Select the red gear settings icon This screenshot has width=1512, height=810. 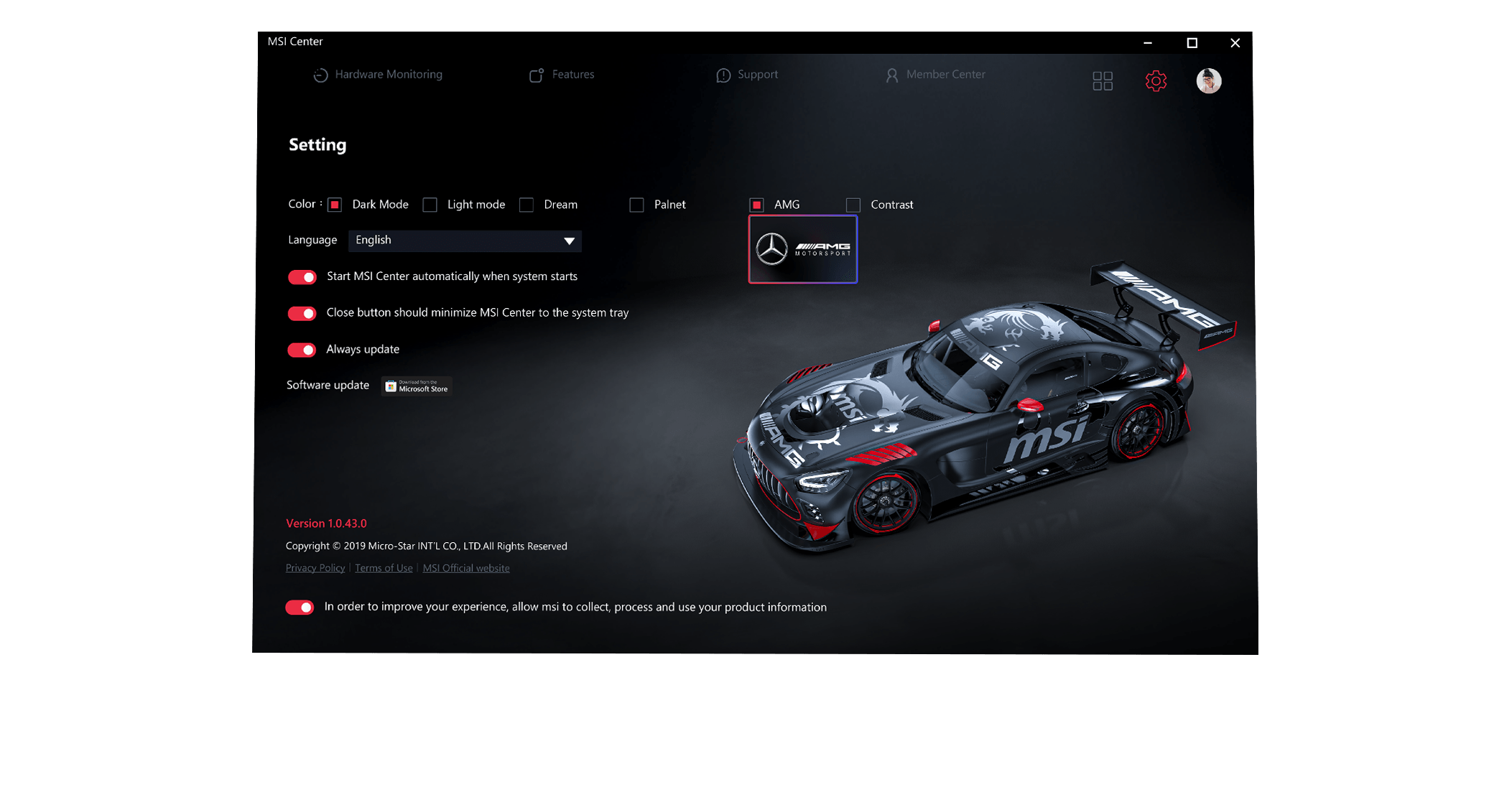1156,81
